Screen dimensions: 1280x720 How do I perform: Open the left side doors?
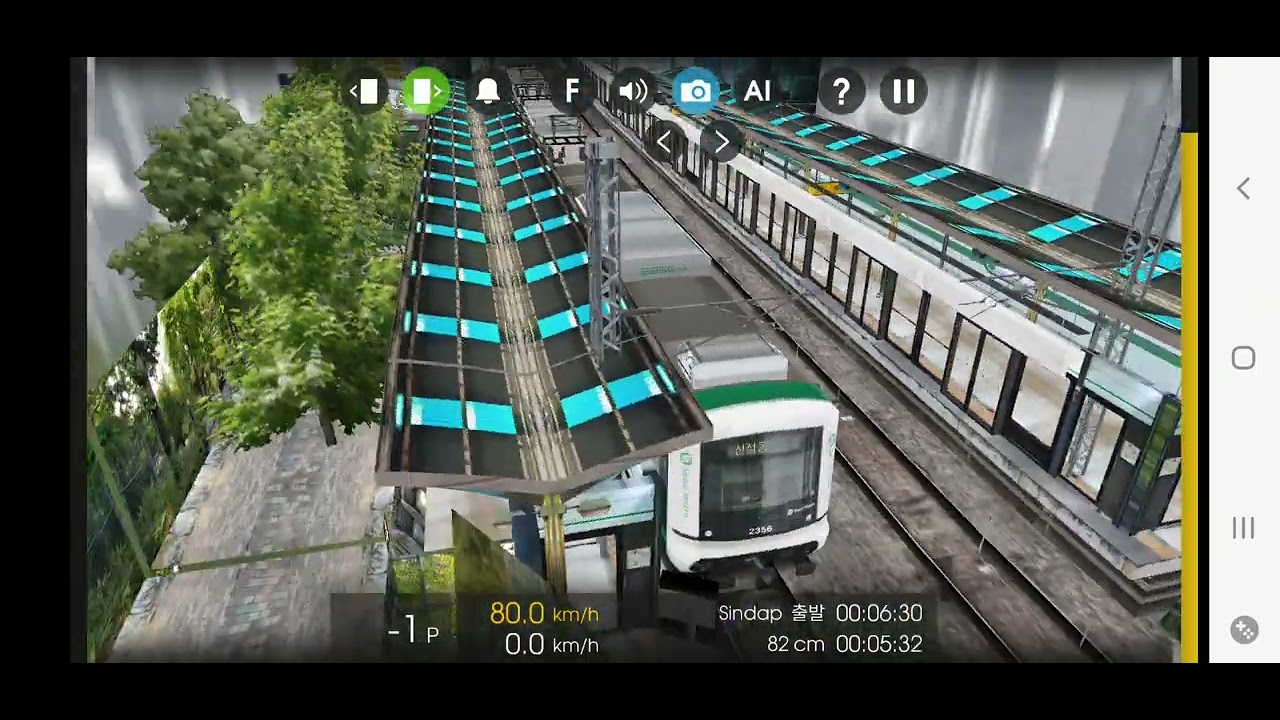click(x=366, y=92)
